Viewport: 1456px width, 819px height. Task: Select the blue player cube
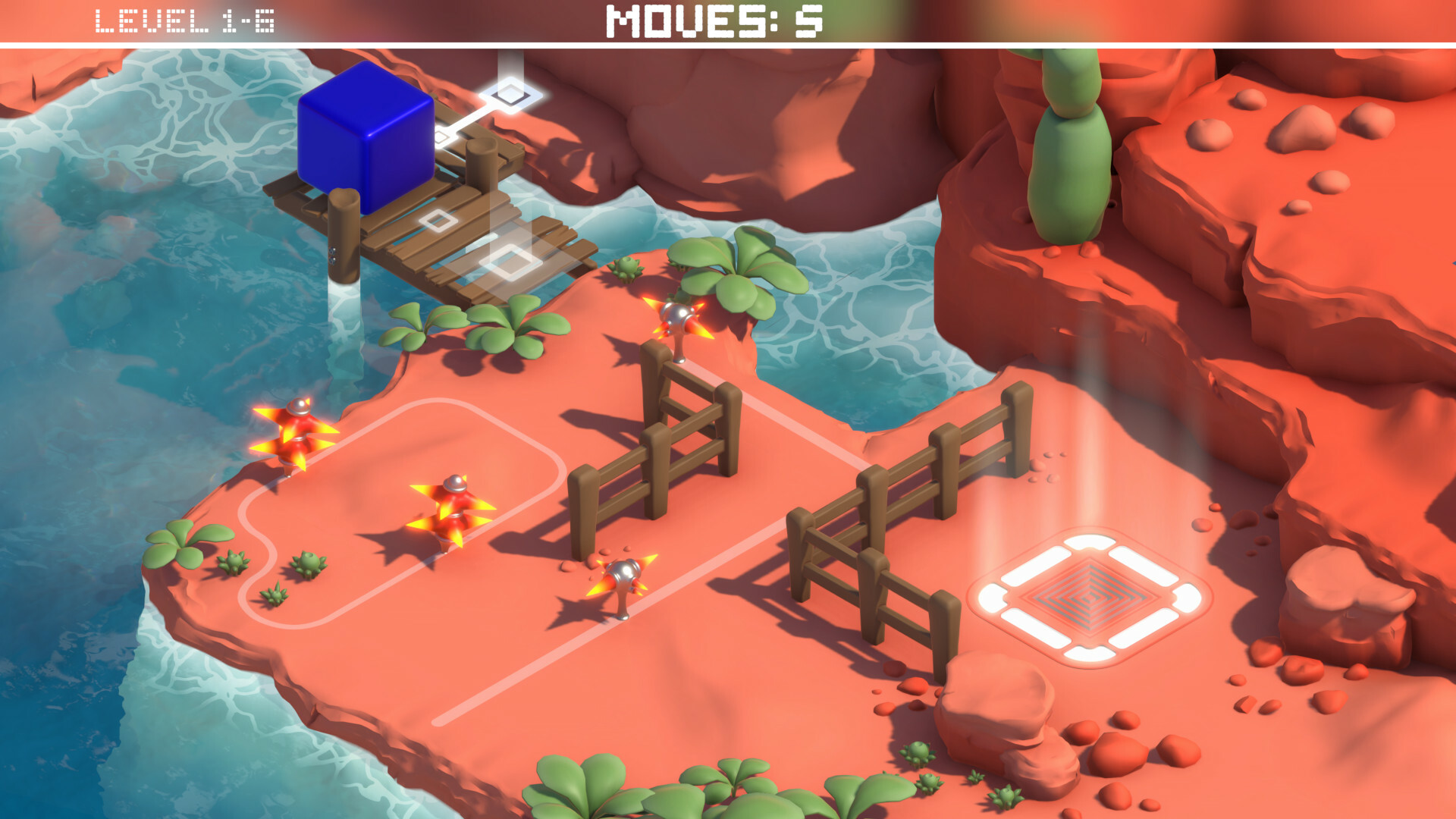tap(364, 136)
